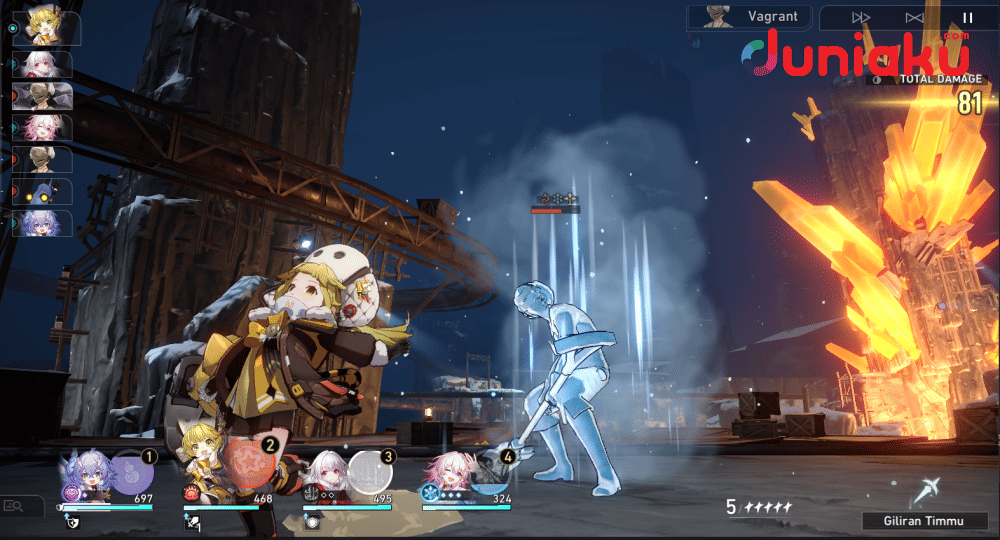Select pink-haired girl in turn order list

[43, 127]
